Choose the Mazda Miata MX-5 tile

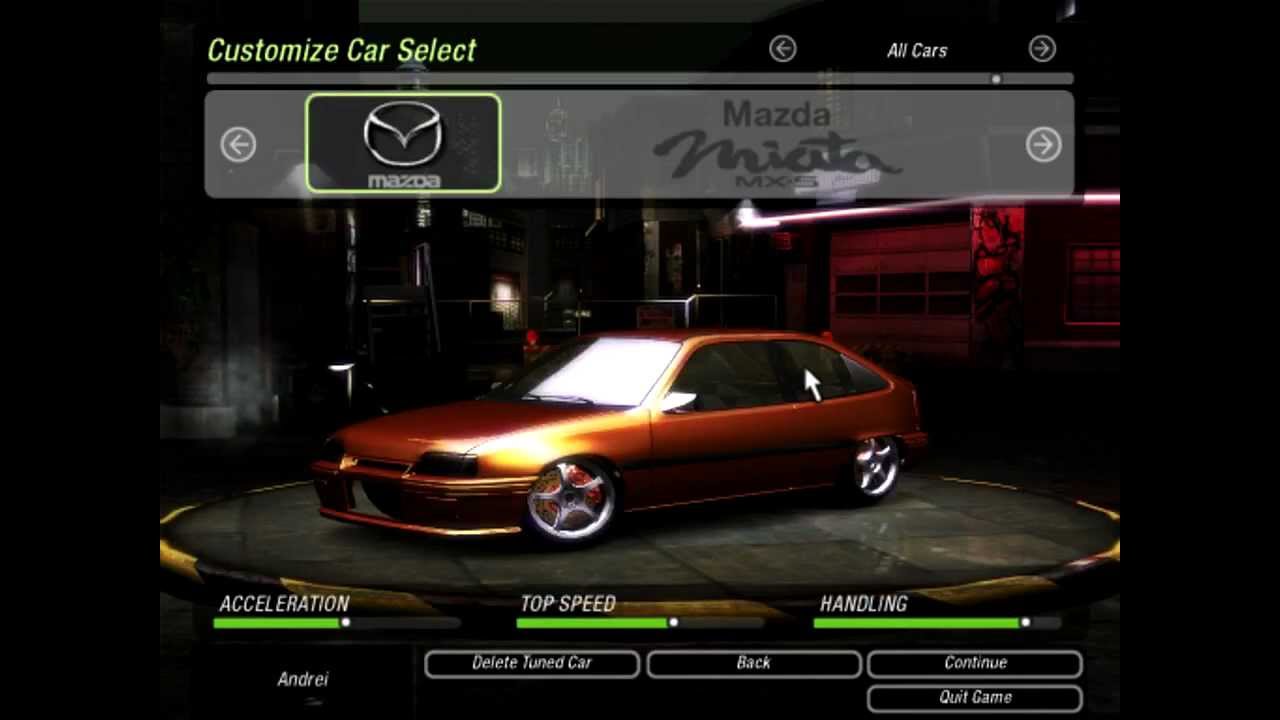777,145
